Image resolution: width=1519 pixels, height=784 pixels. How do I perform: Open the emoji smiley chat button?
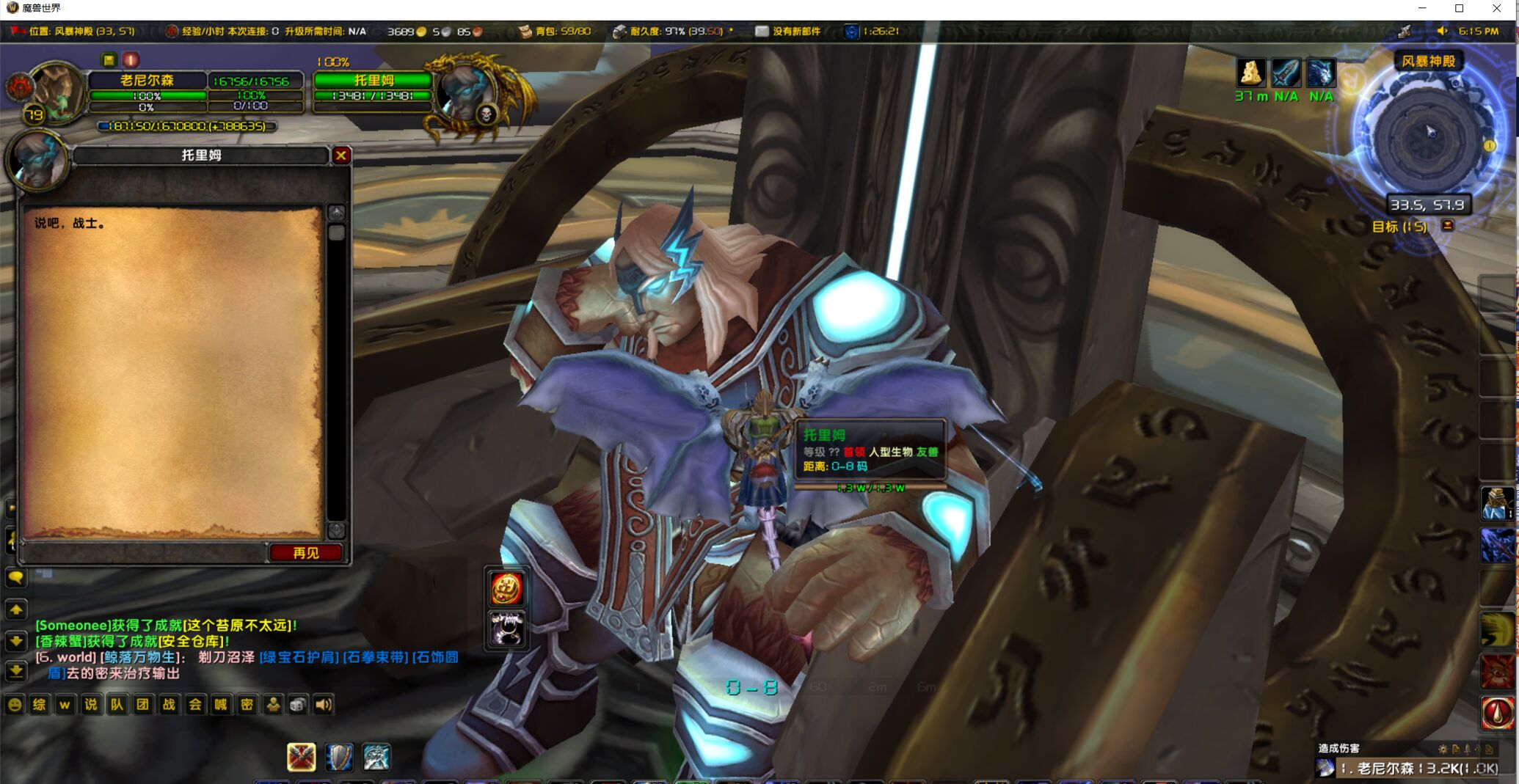pos(14,705)
